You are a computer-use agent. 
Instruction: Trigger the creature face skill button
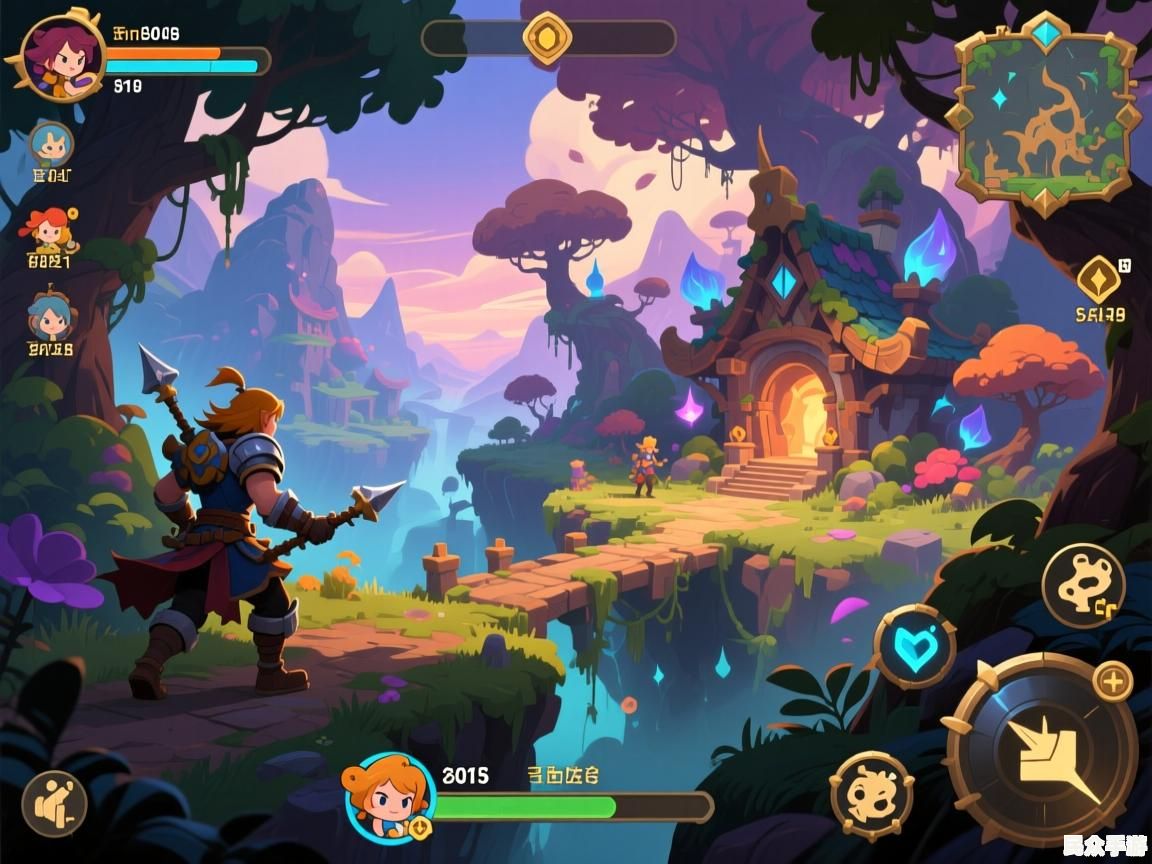871,795
